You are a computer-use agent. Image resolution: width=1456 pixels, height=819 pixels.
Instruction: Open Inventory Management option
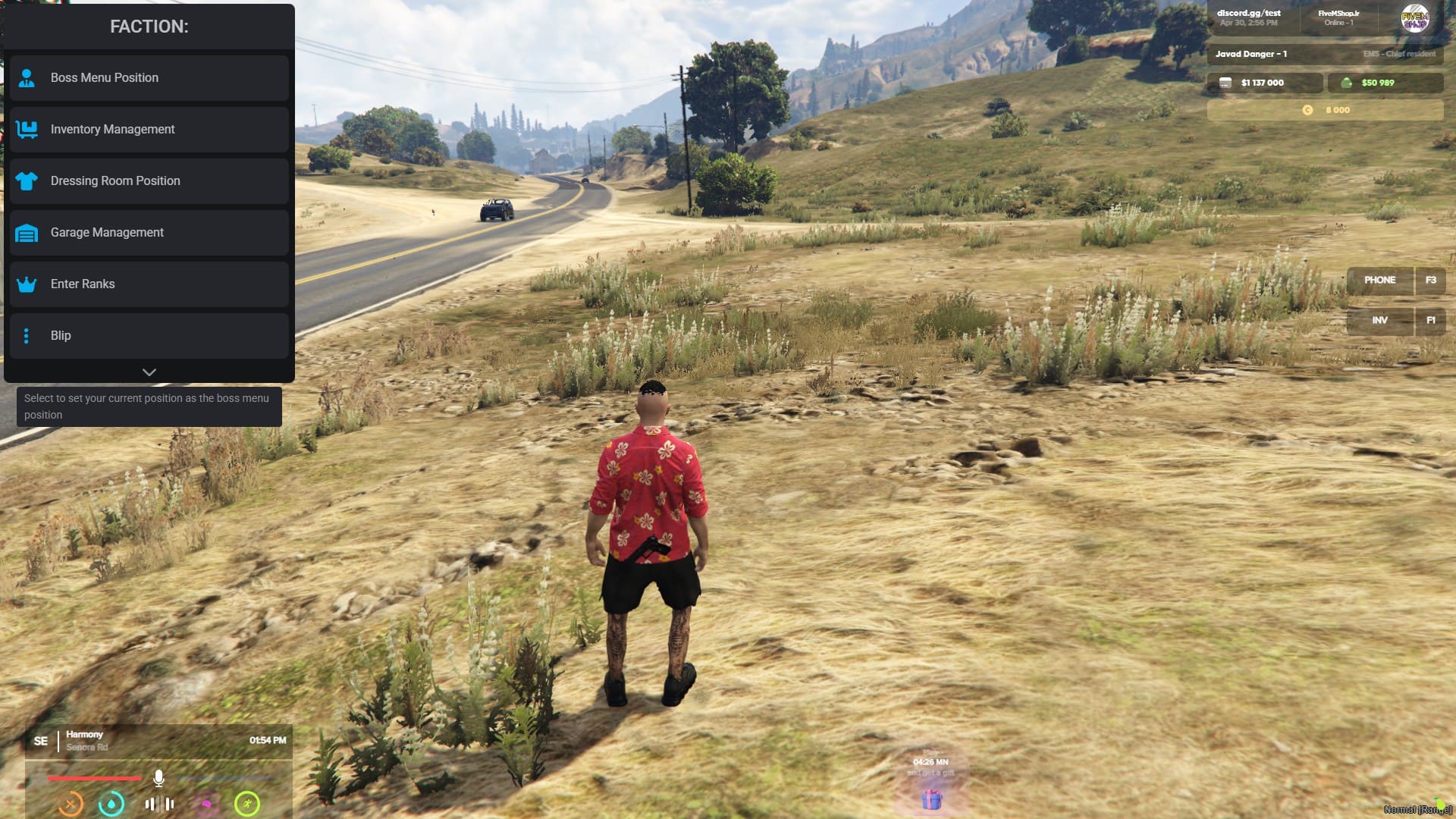149,130
